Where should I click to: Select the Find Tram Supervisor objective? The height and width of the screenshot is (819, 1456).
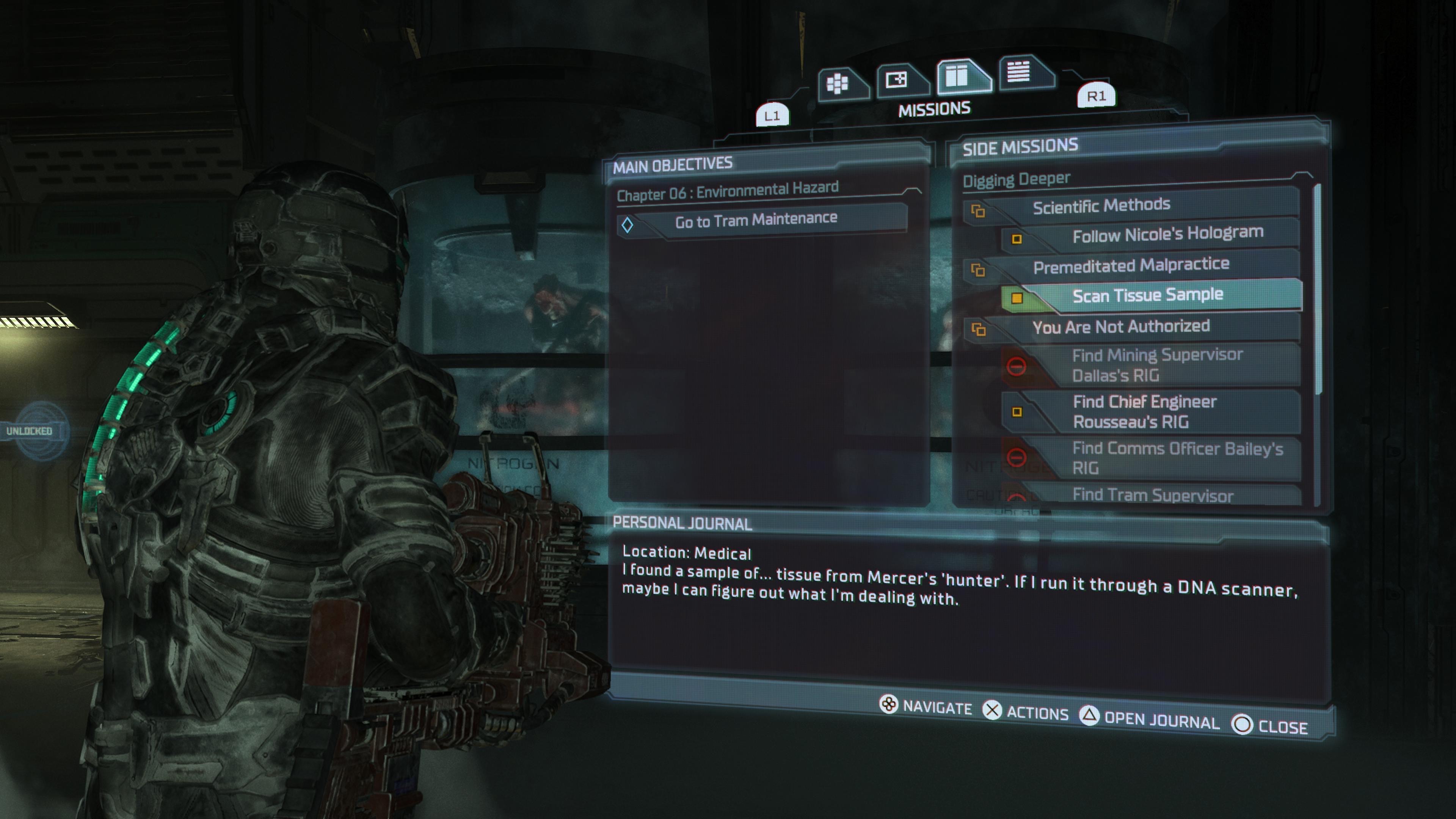1153,495
